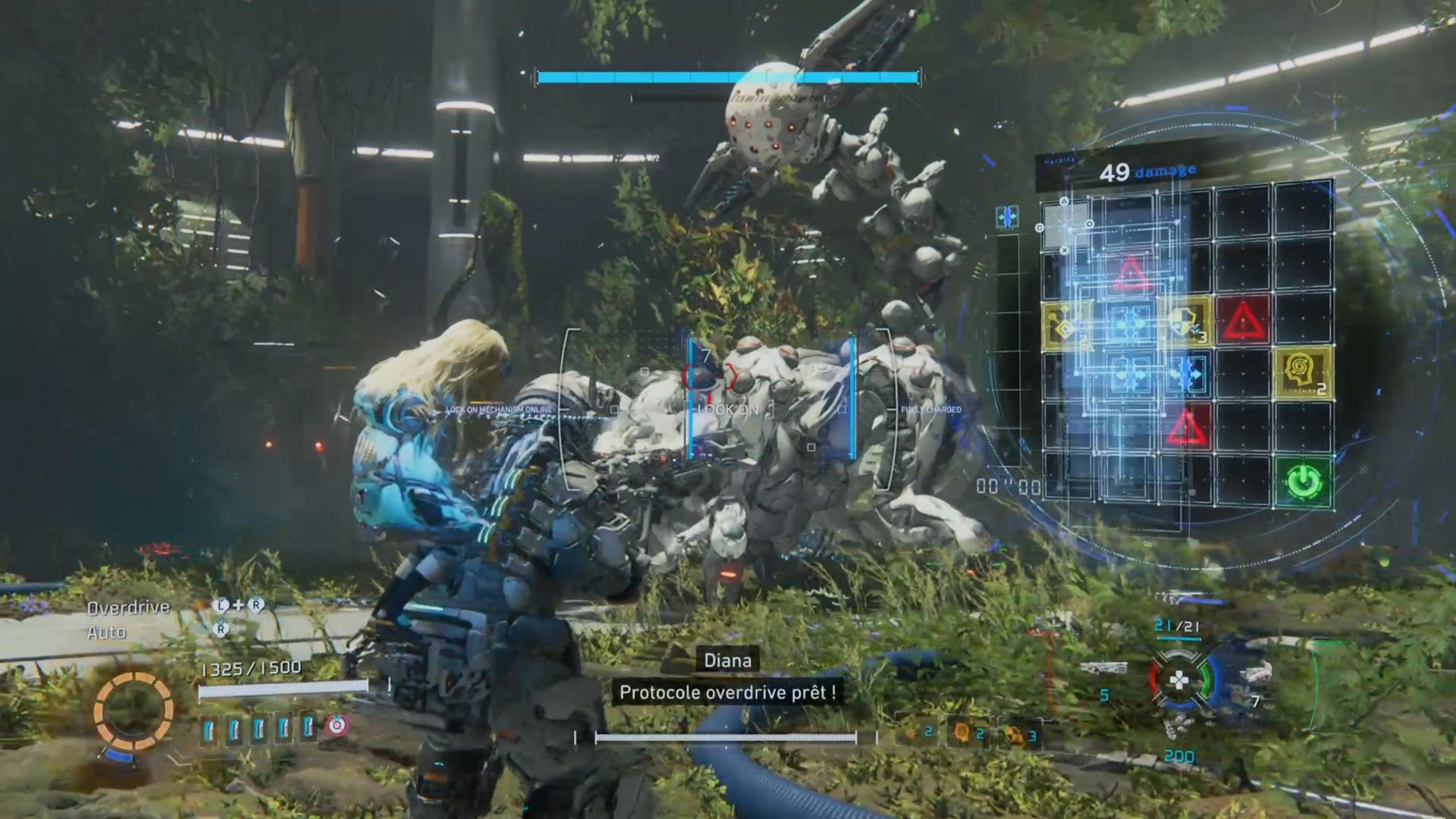Choose the weapon on the wheel's right side
Viewport: 1456px width, 819px height.
coord(1255,672)
